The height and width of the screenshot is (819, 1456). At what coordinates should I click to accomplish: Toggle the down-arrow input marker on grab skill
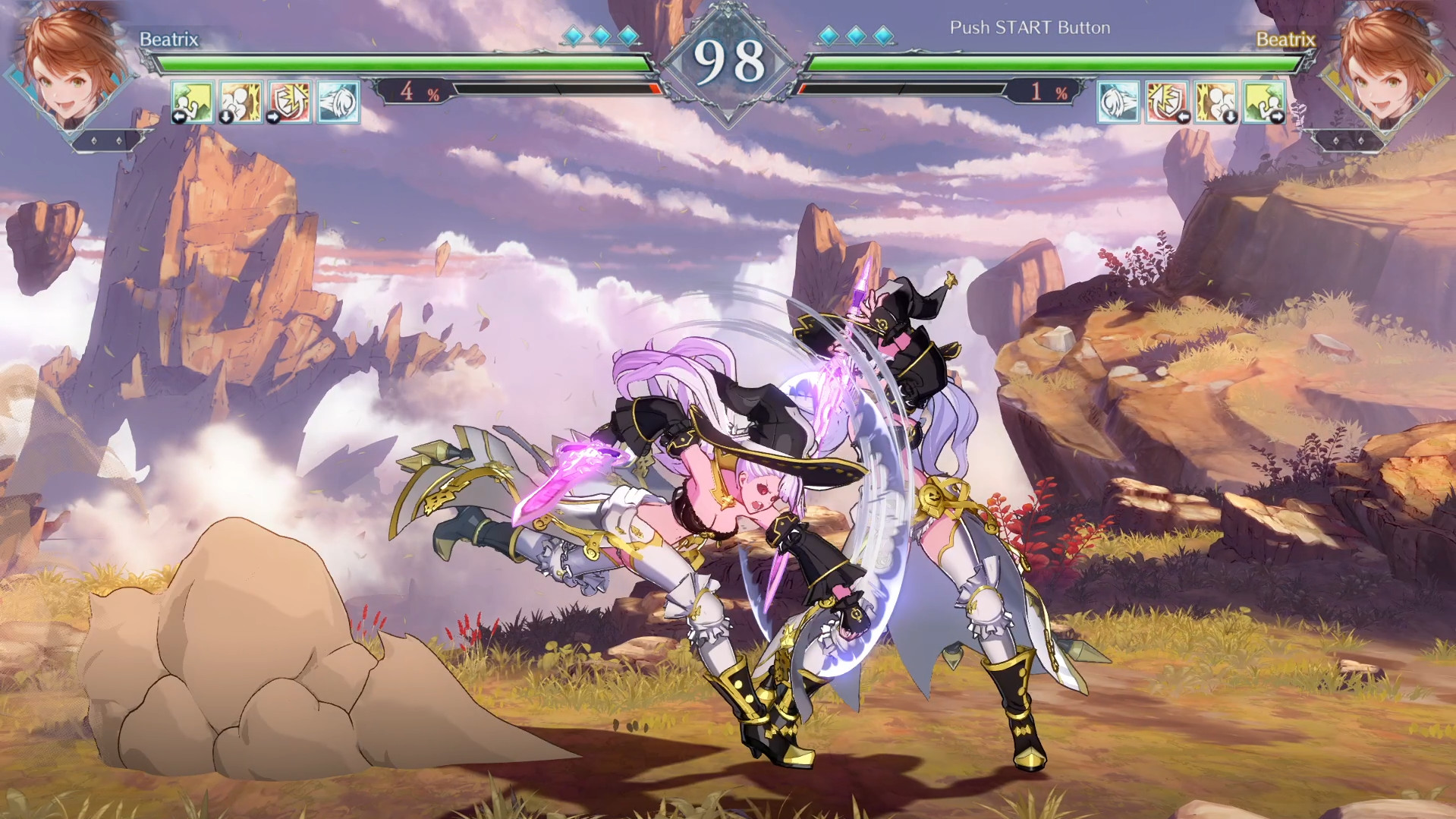click(x=225, y=117)
